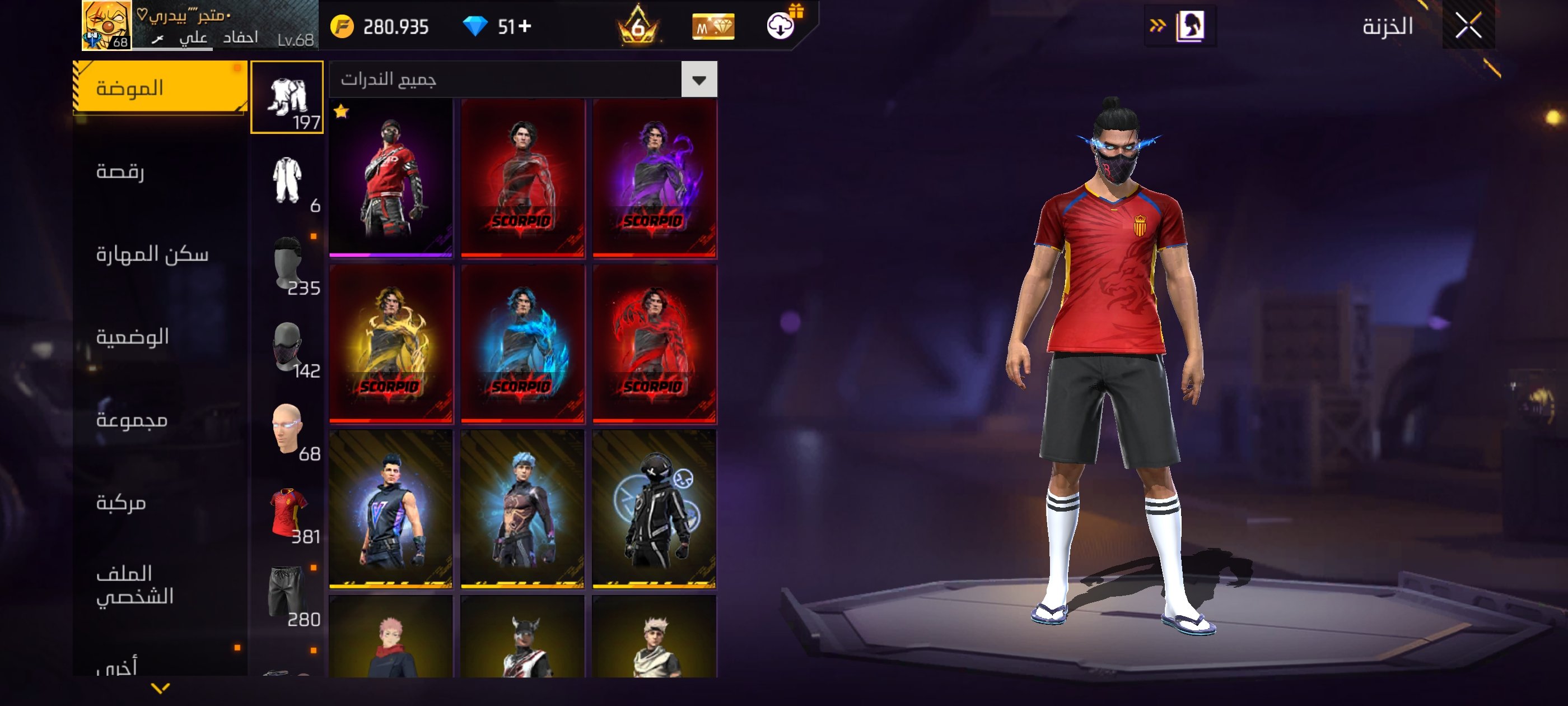Select the white jumpsuit category icon
Screen dimensions: 1568x706
(287, 180)
